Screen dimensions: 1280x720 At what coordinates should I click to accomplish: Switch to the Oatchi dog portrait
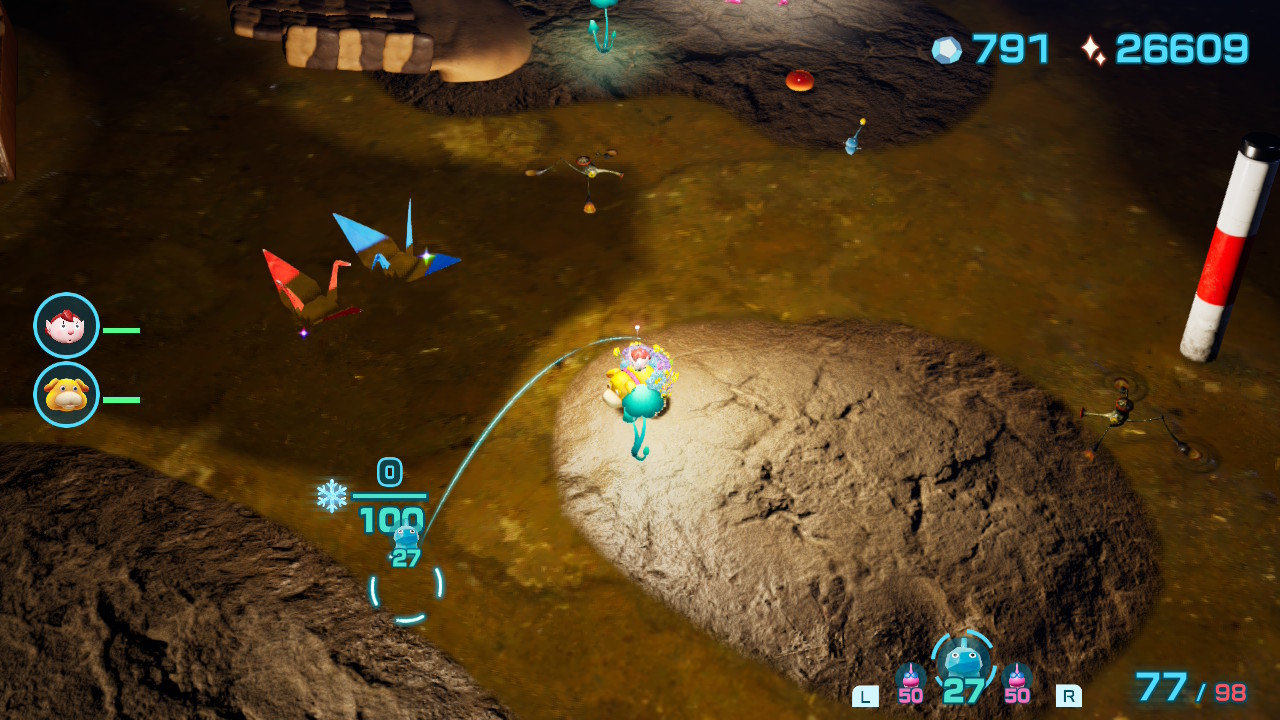pyautogui.click(x=66, y=395)
